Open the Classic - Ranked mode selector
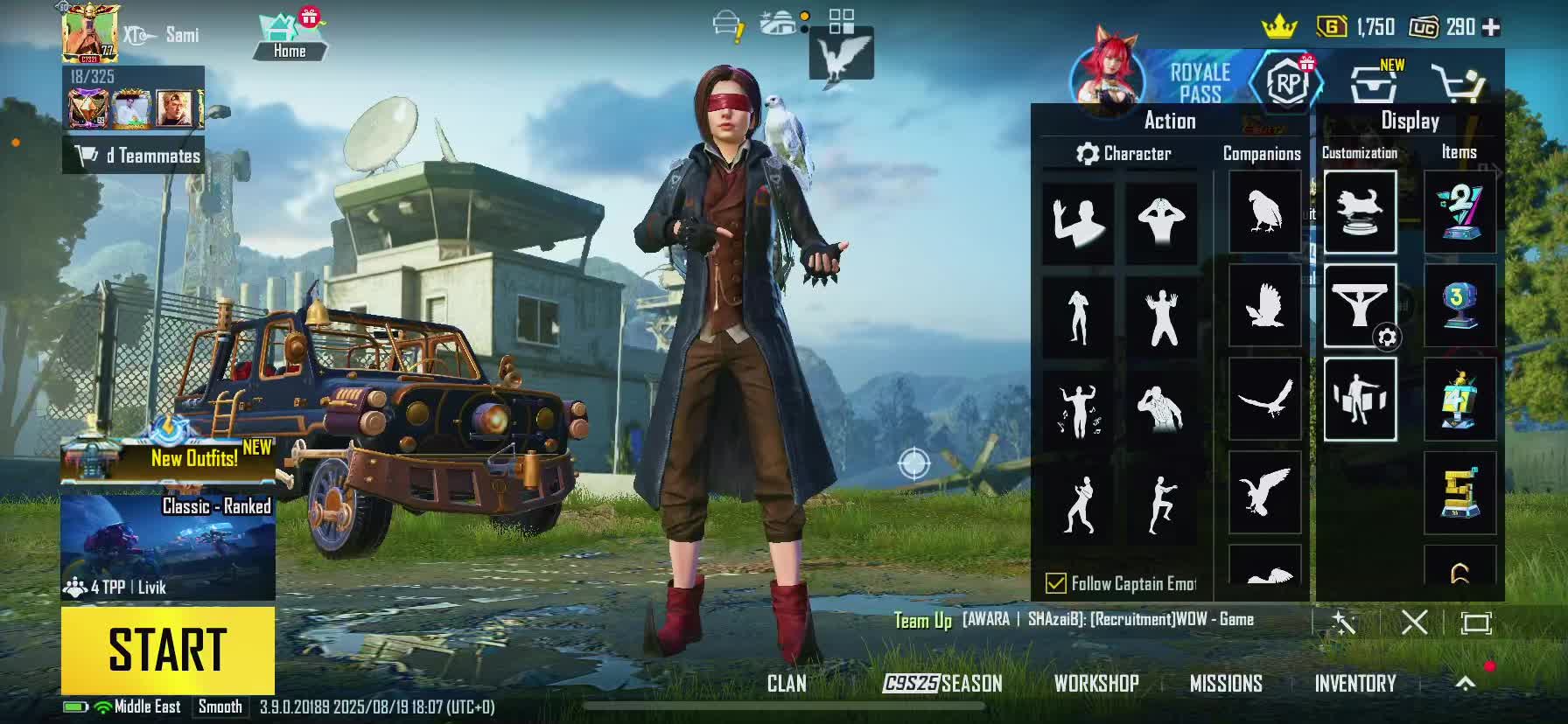The image size is (1568, 724). 167,546
